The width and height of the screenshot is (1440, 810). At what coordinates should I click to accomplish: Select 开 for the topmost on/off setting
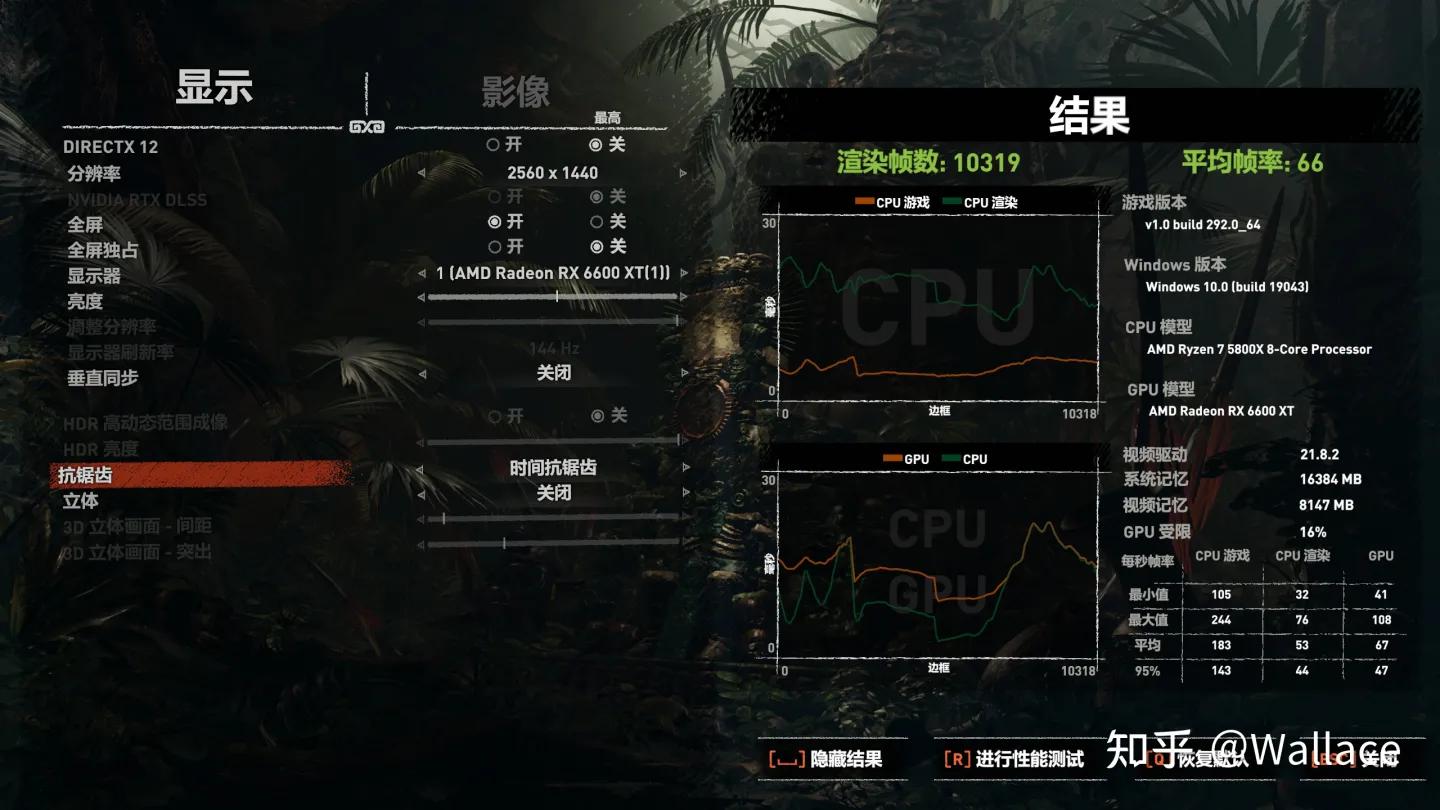[492, 147]
